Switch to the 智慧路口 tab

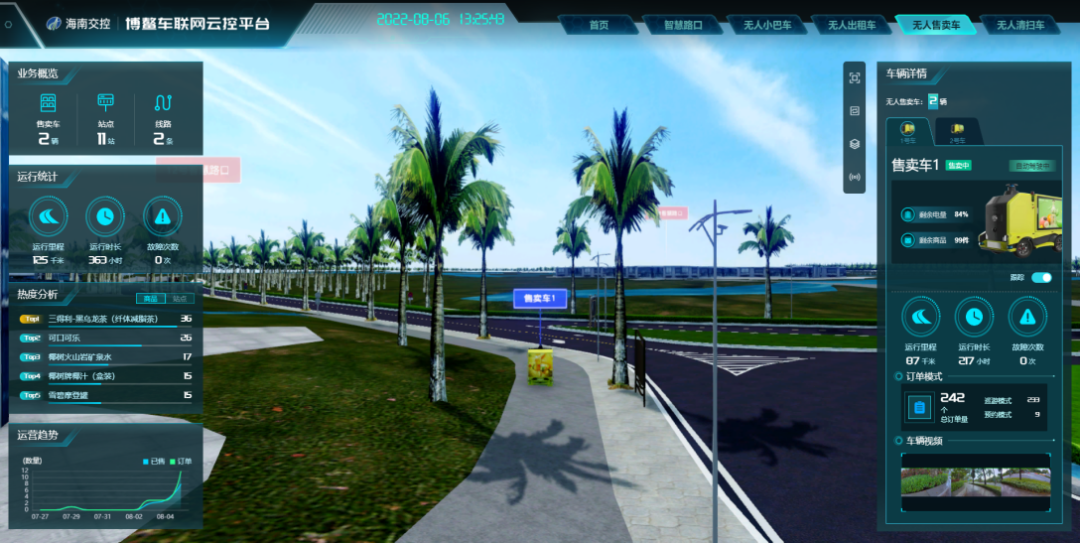pyautogui.click(x=682, y=25)
